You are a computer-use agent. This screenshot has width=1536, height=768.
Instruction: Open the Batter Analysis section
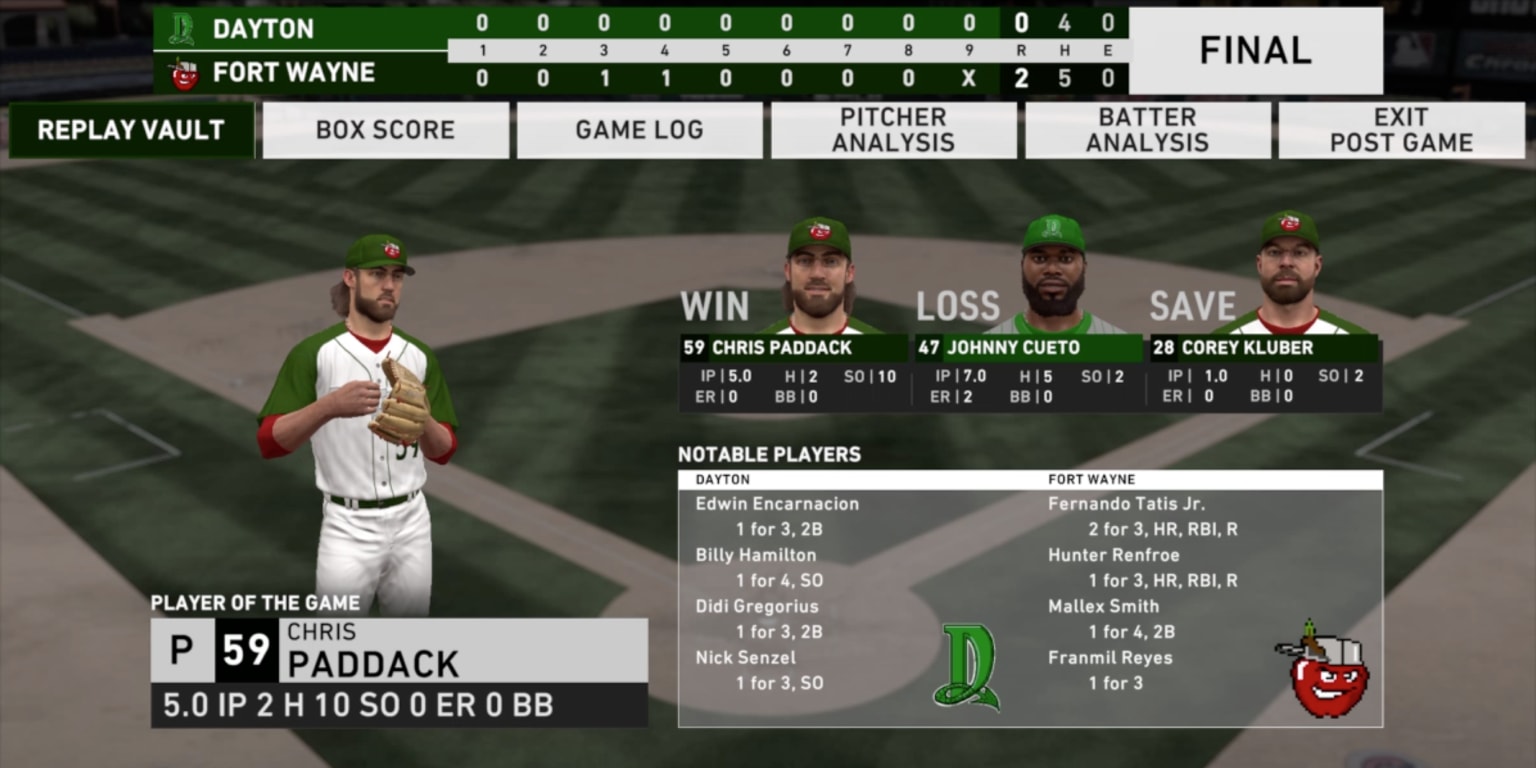1146,129
